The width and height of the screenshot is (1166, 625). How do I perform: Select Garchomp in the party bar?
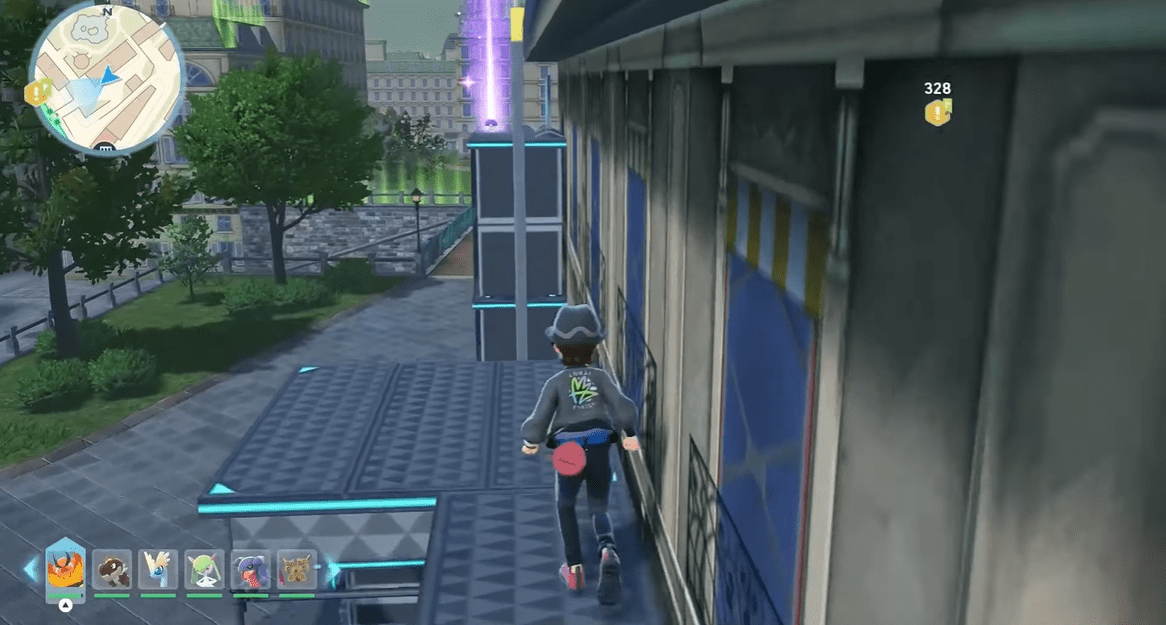pos(250,570)
